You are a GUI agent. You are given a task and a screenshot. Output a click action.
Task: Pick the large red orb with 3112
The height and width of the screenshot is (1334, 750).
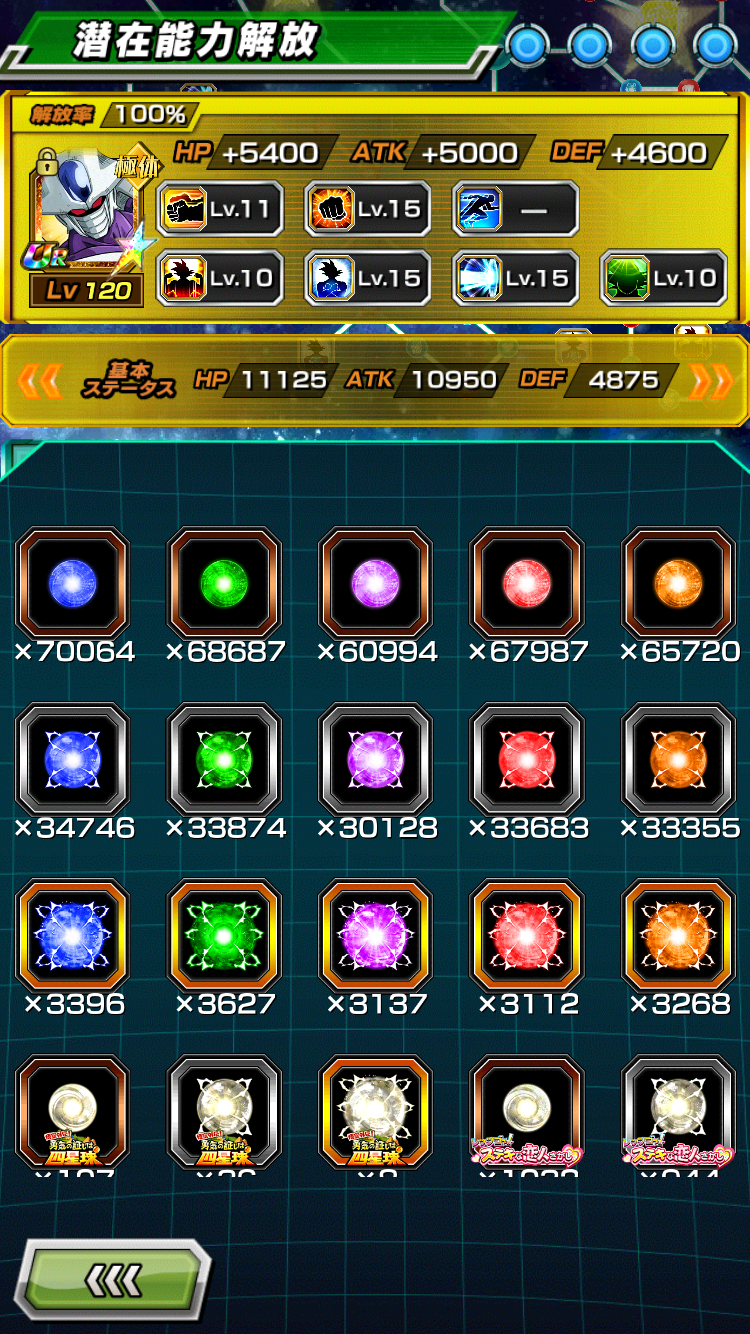(x=527, y=935)
